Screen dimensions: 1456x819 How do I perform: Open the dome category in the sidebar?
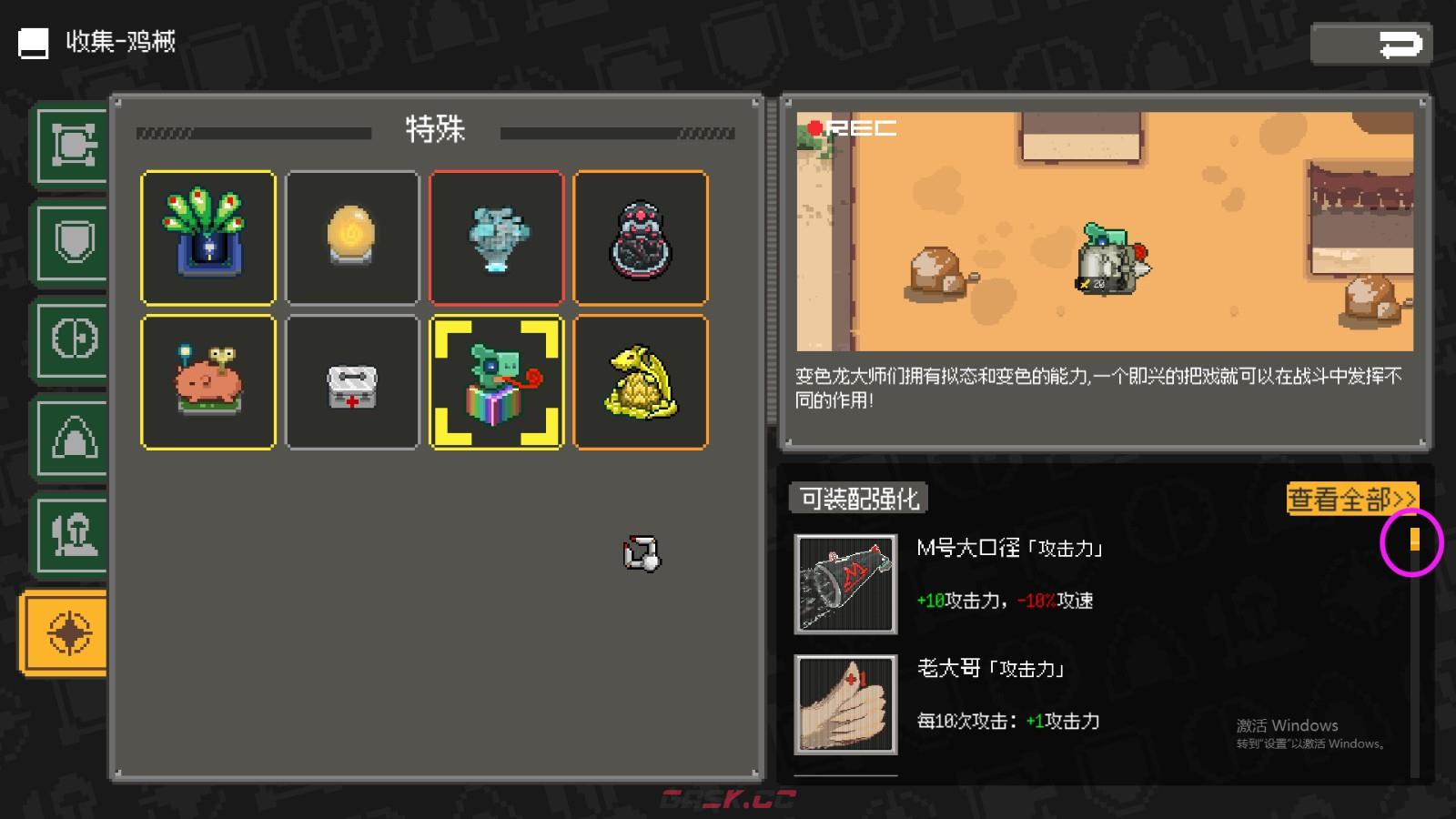(x=71, y=437)
